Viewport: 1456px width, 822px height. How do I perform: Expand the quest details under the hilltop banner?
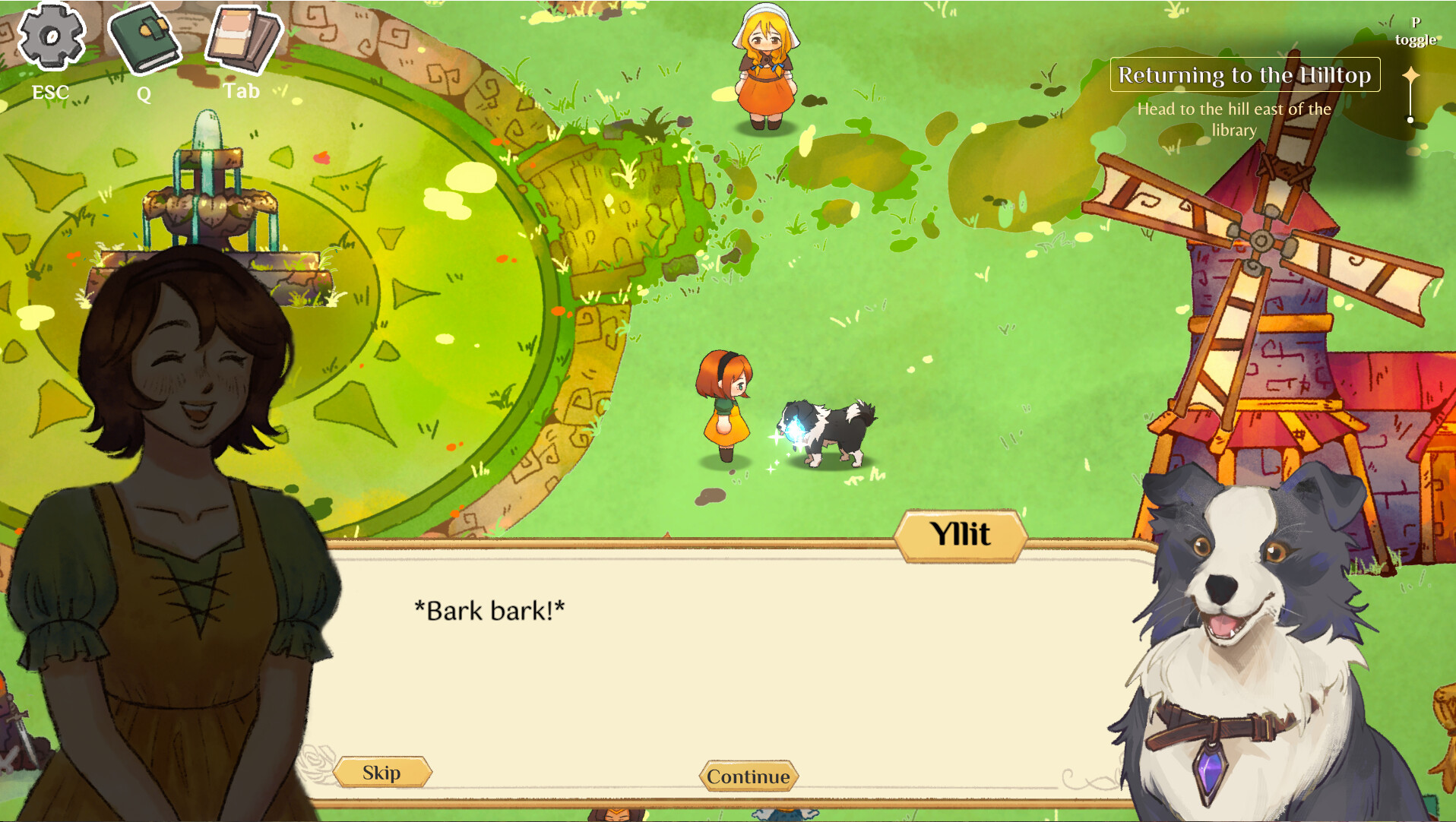(x=1233, y=122)
